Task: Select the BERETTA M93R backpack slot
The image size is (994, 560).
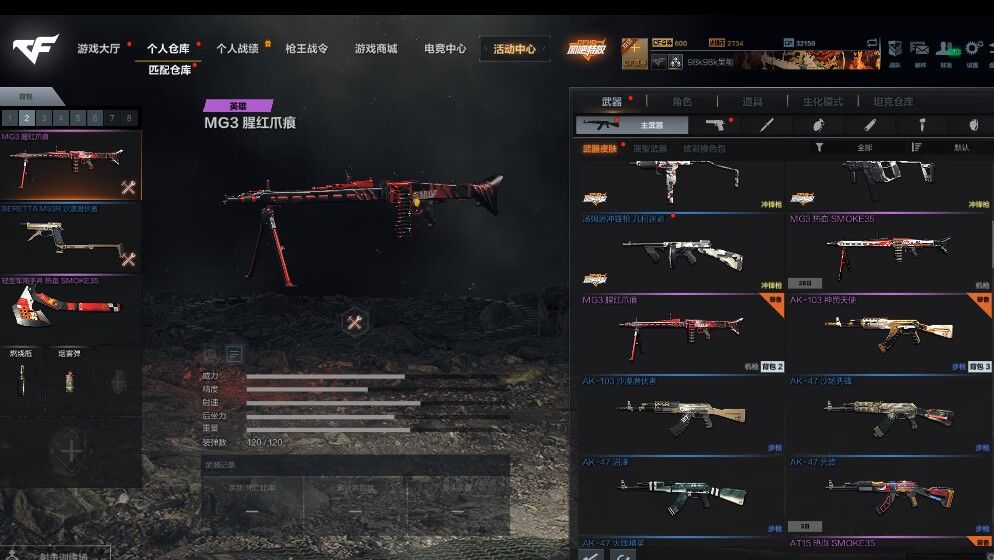Action: (x=70, y=239)
